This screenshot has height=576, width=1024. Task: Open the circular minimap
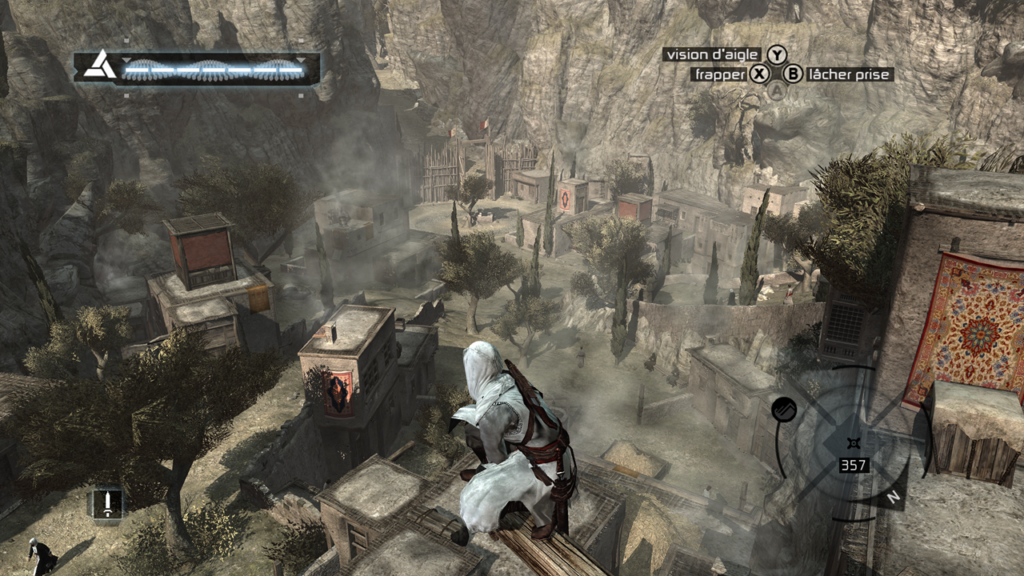[853, 441]
